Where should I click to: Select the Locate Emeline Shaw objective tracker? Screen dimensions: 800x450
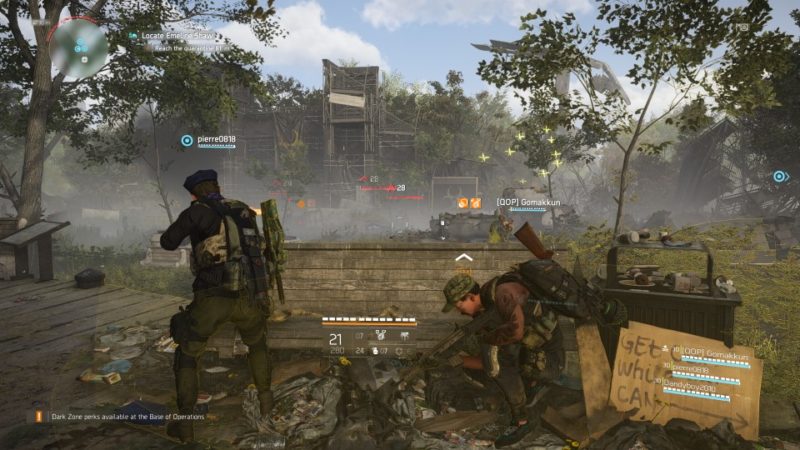180,35
